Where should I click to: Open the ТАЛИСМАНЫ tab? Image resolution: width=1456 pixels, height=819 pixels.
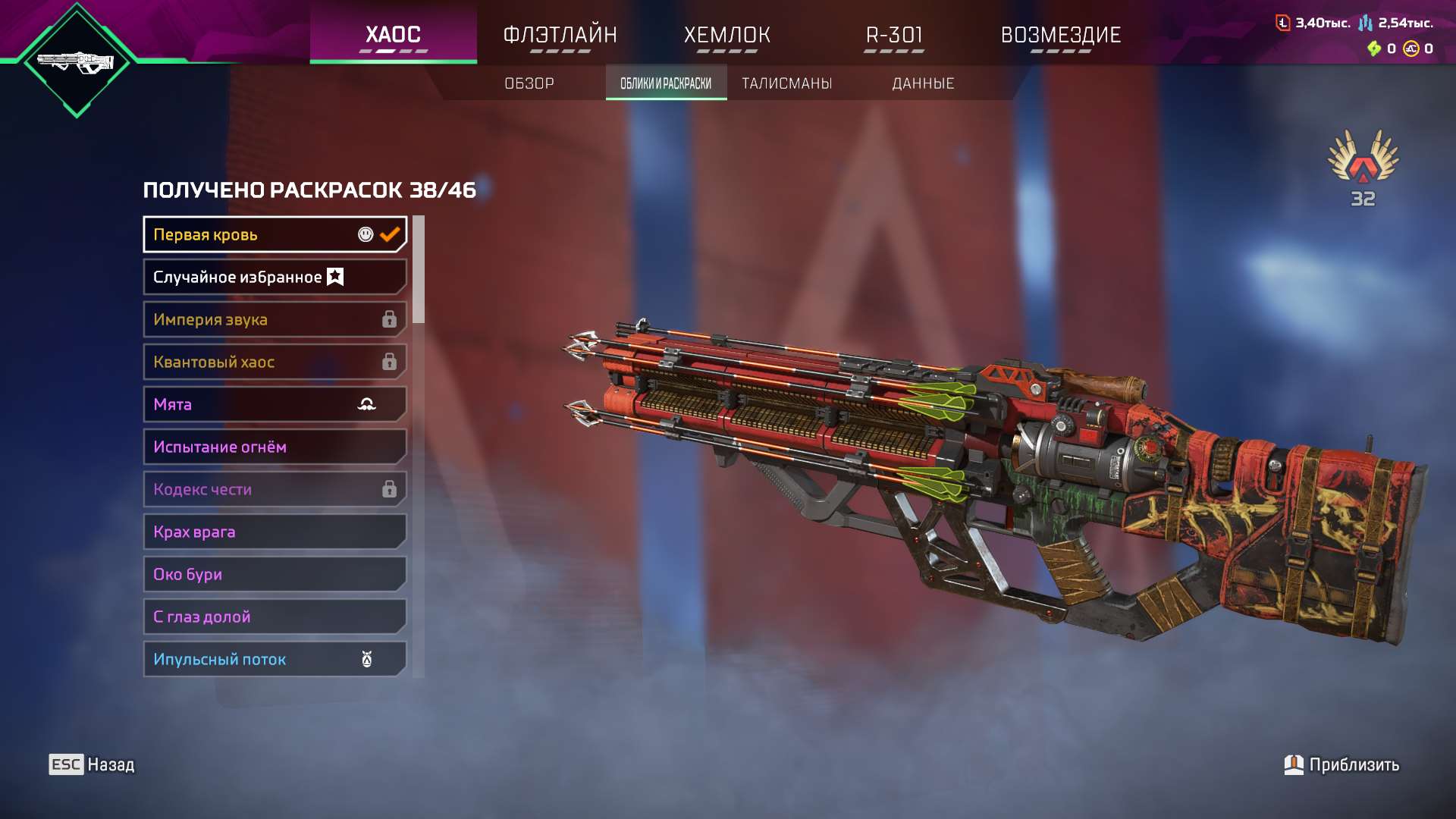click(x=786, y=83)
